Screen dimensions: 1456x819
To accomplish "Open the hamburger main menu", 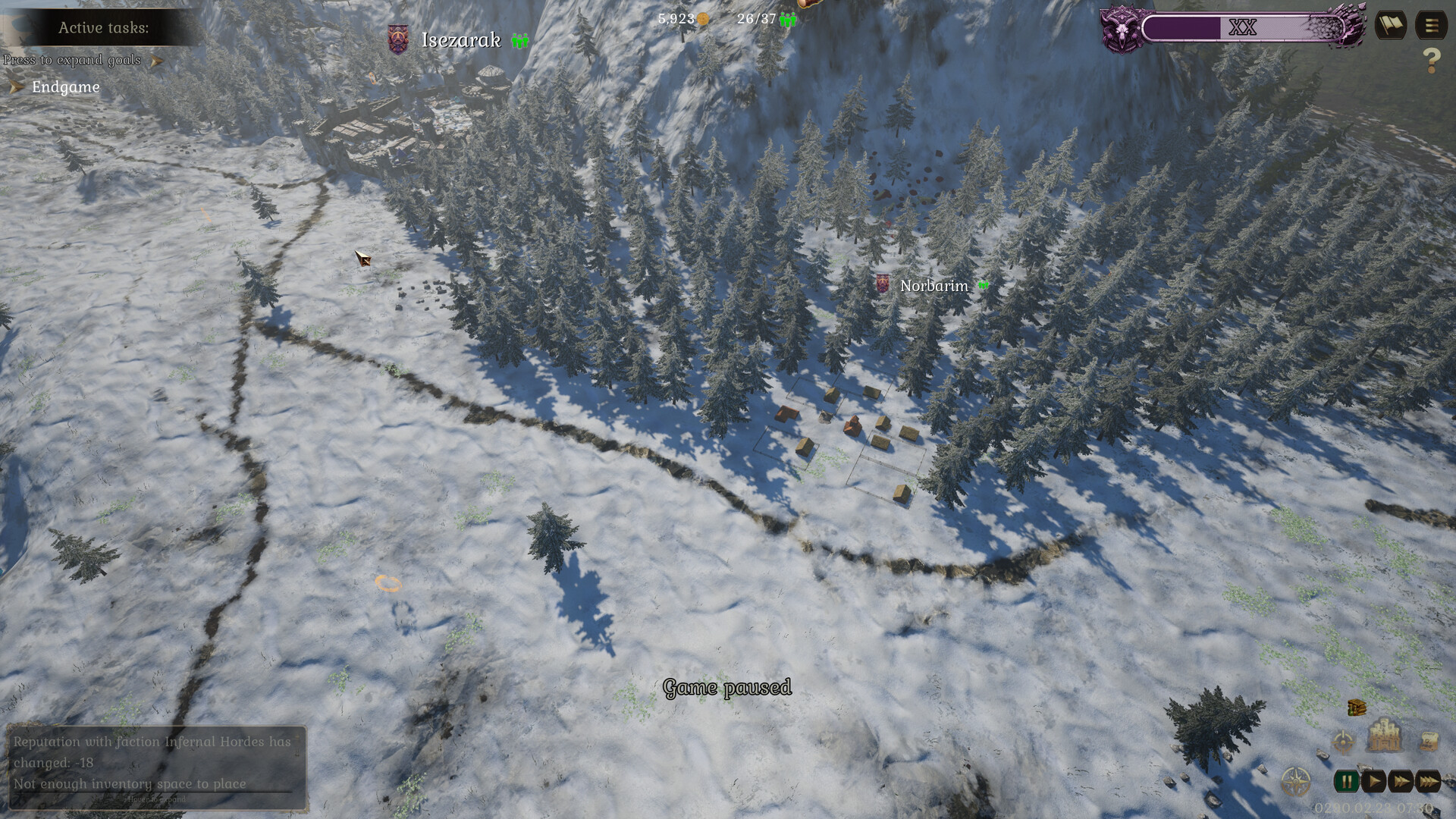I will tap(1431, 27).
